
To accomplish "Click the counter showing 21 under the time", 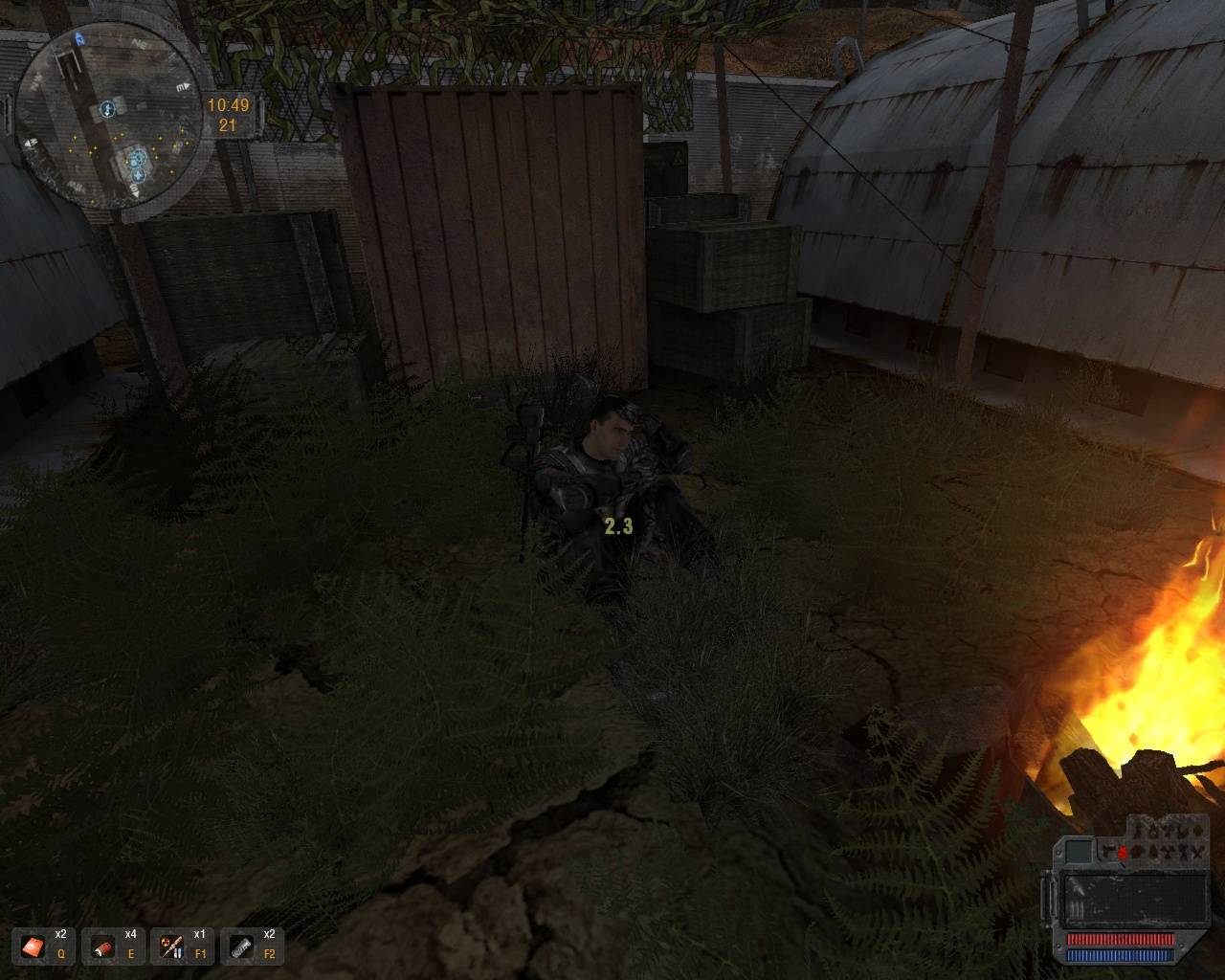I will tap(227, 122).
